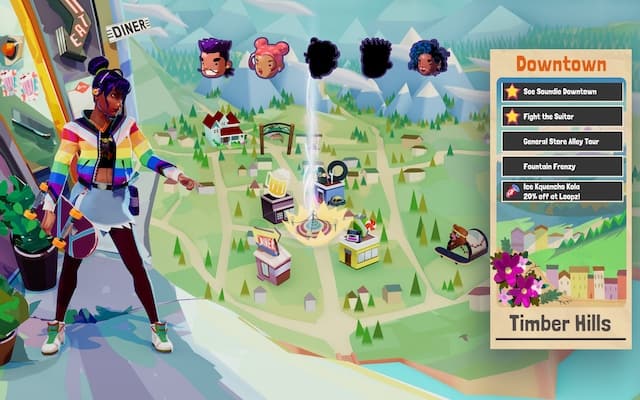Select the pink-haired character portrait with buns
The width and height of the screenshot is (640, 400).
click(x=269, y=57)
